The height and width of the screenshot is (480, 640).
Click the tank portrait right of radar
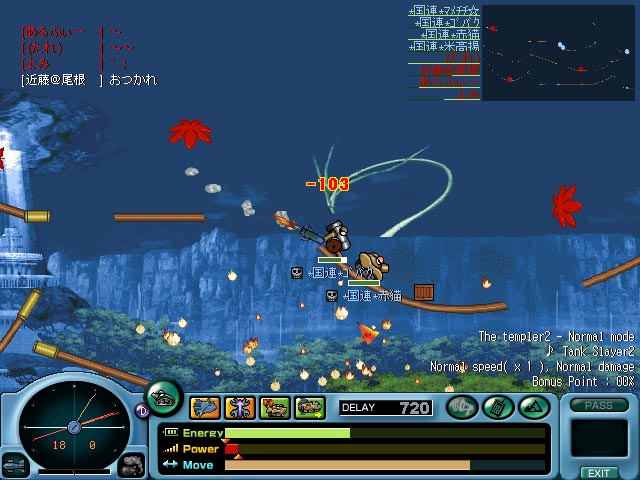click(131, 464)
